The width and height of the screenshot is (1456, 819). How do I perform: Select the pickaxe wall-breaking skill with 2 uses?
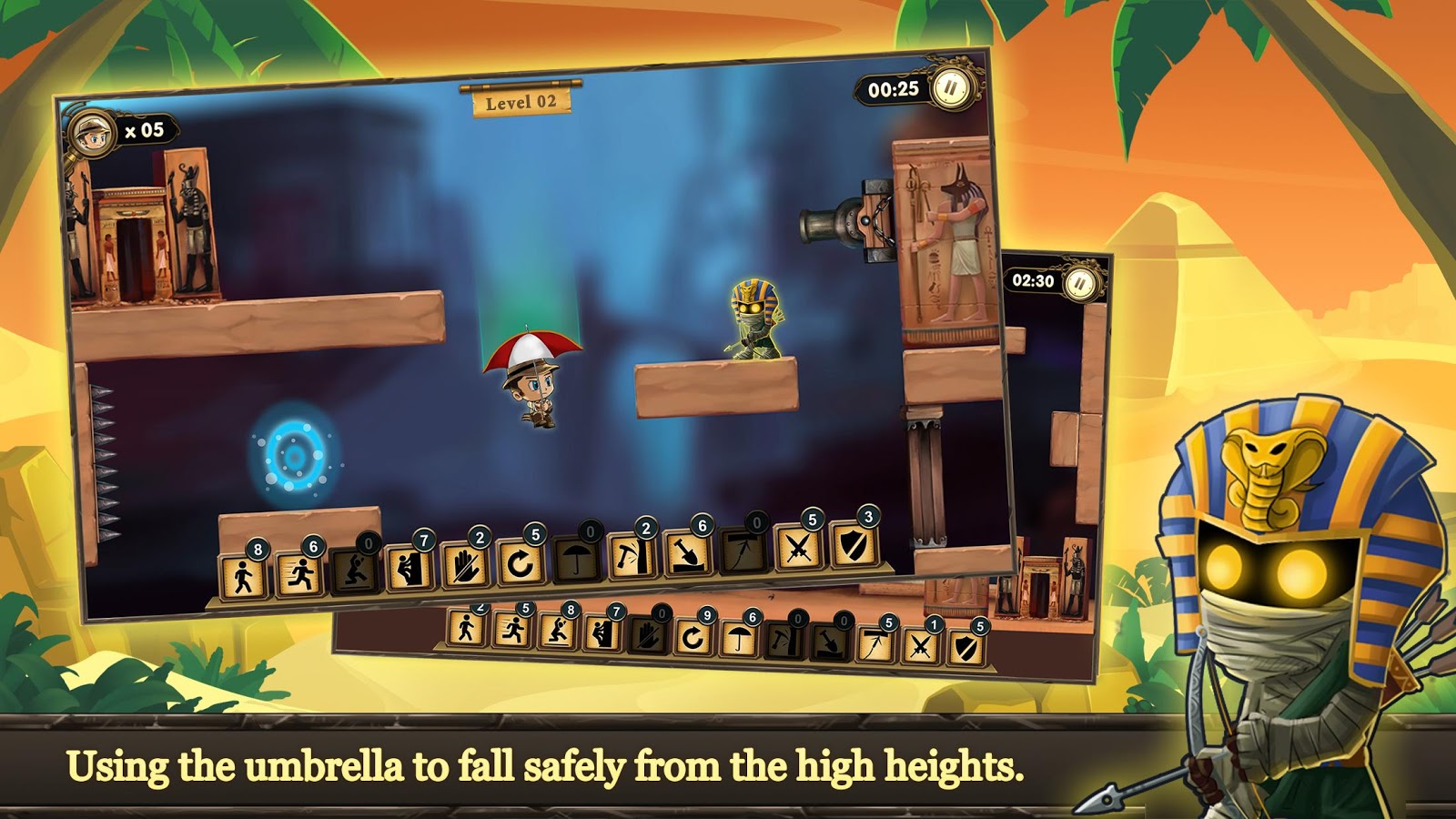click(x=632, y=557)
